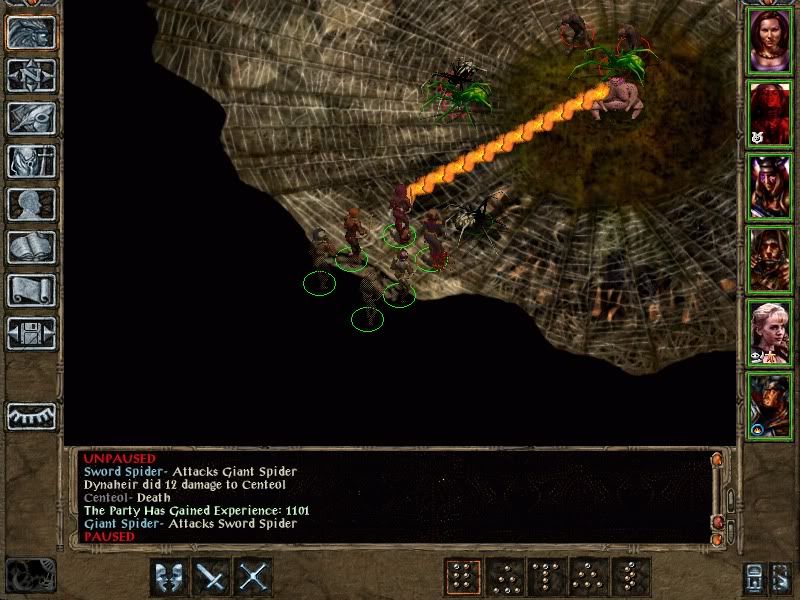The height and width of the screenshot is (600, 800).
Task: Select the crossed swords action button
Action: [254, 576]
